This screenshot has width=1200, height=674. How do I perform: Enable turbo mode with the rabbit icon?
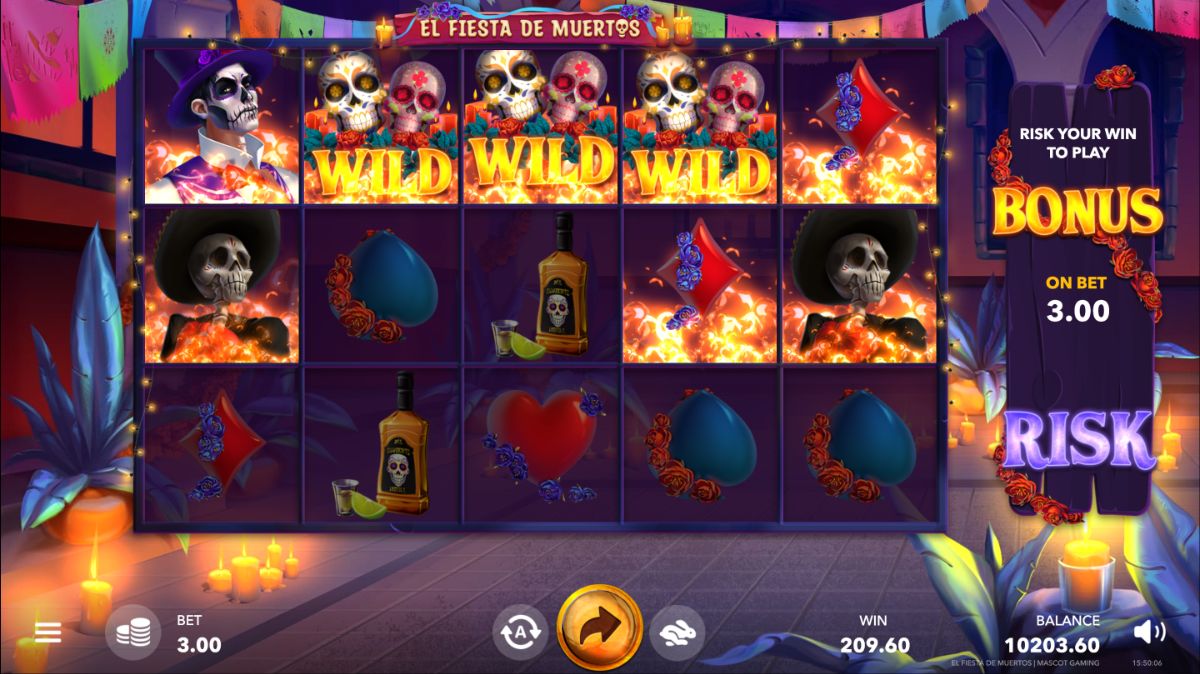tap(677, 631)
